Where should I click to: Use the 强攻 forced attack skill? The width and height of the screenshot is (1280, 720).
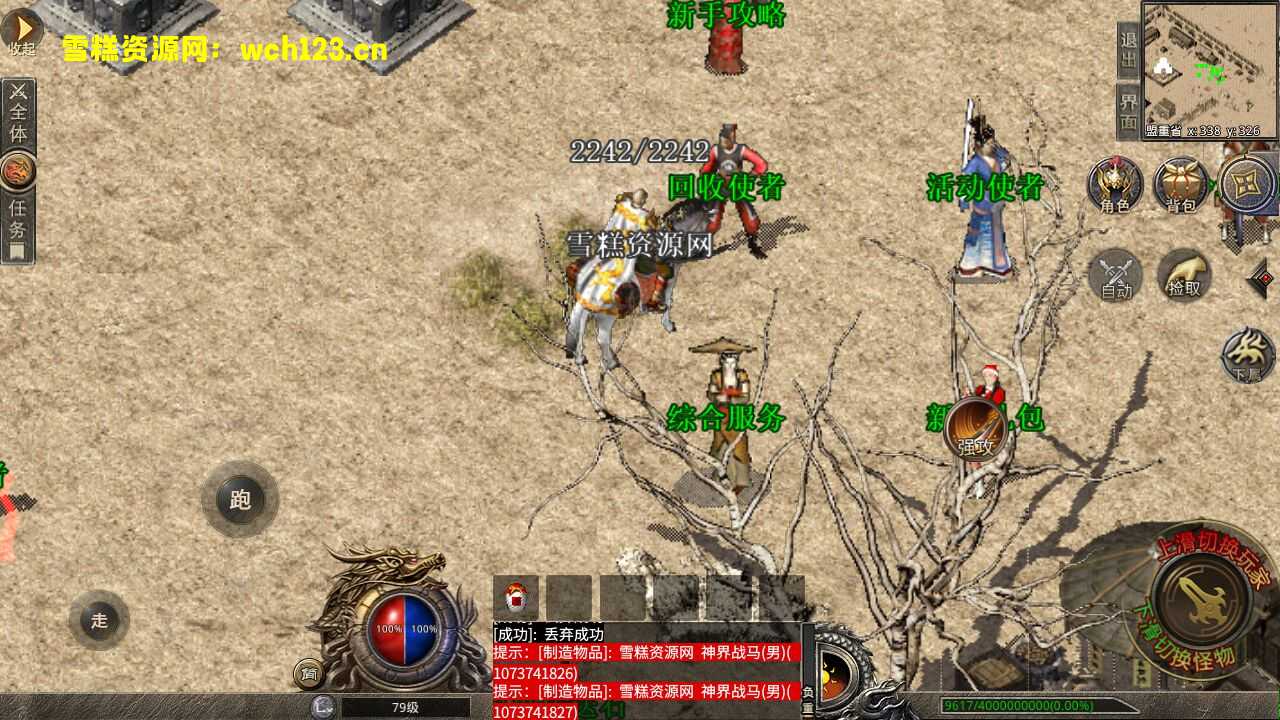(x=976, y=429)
